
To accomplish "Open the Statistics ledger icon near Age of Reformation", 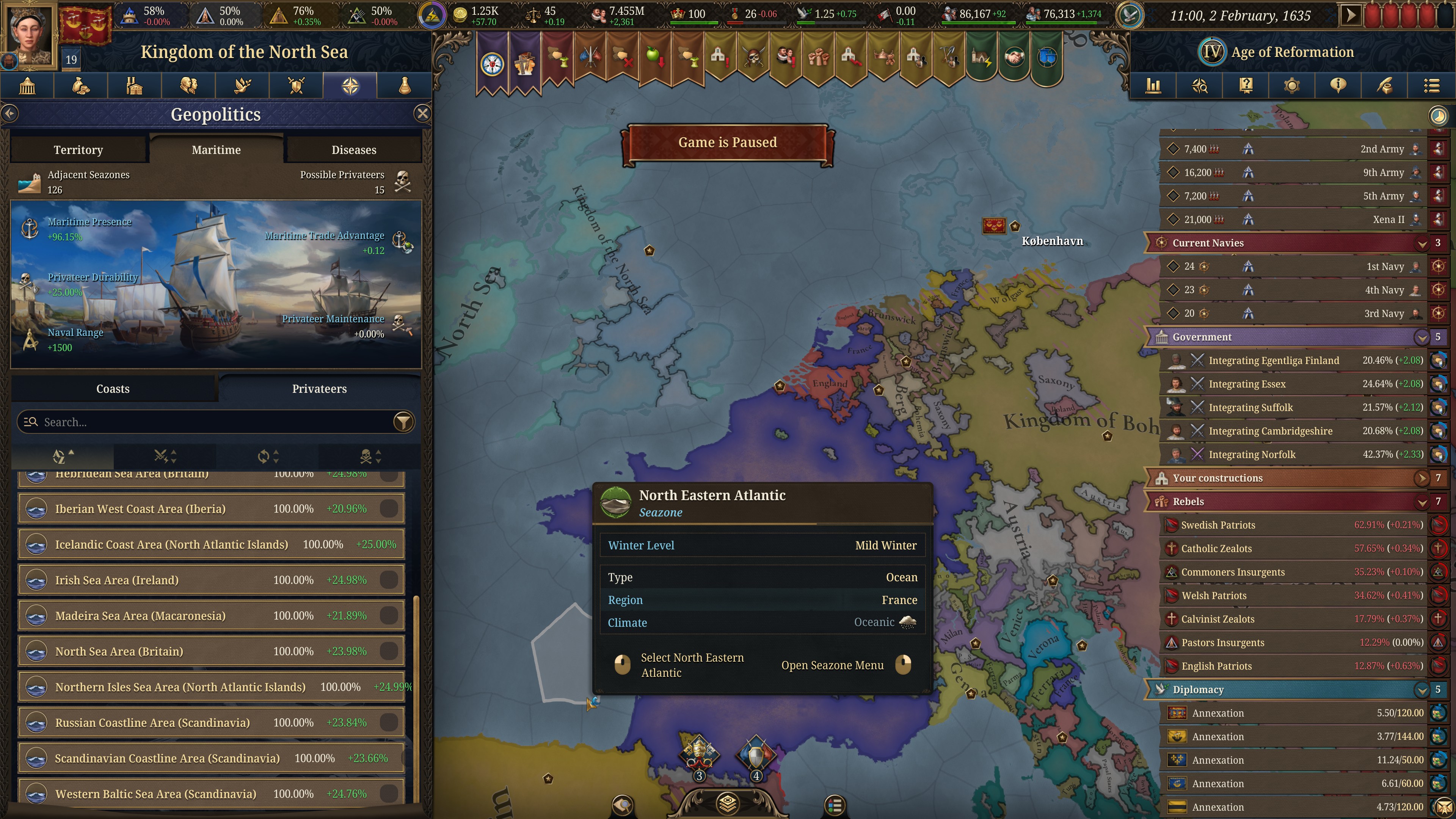I will point(1153,85).
